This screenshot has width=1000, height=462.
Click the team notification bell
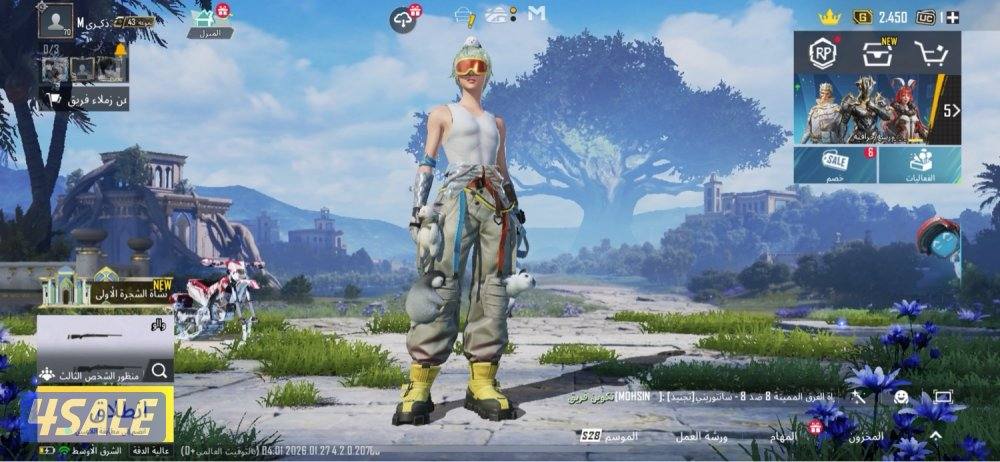click(x=120, y=50)
